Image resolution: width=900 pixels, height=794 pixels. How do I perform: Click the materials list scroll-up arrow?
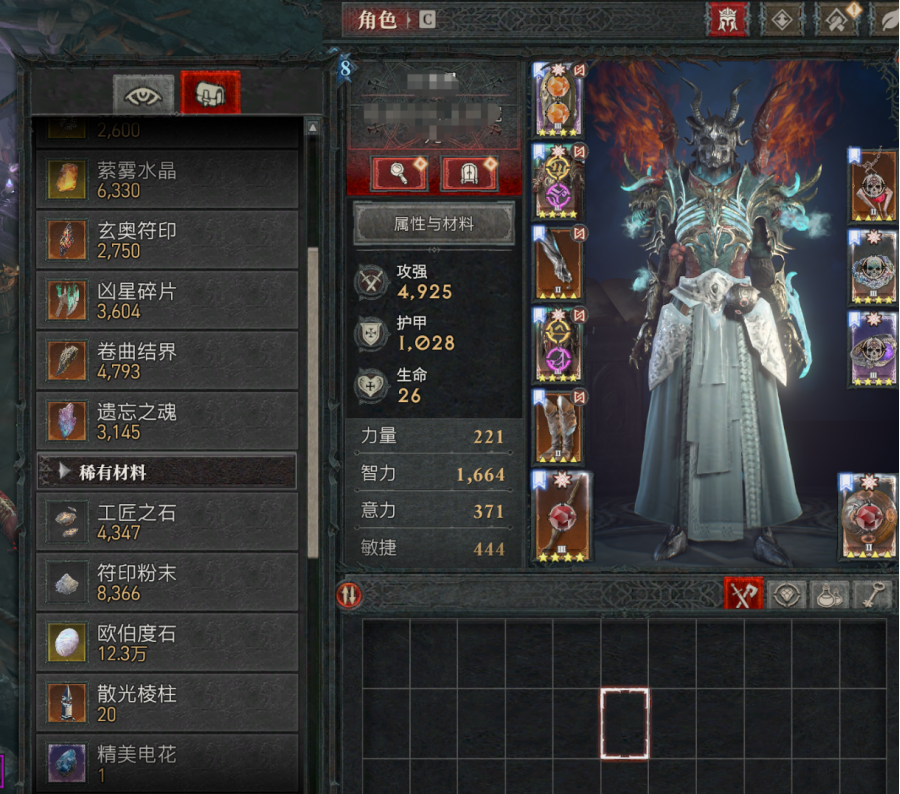pos(313,128)
